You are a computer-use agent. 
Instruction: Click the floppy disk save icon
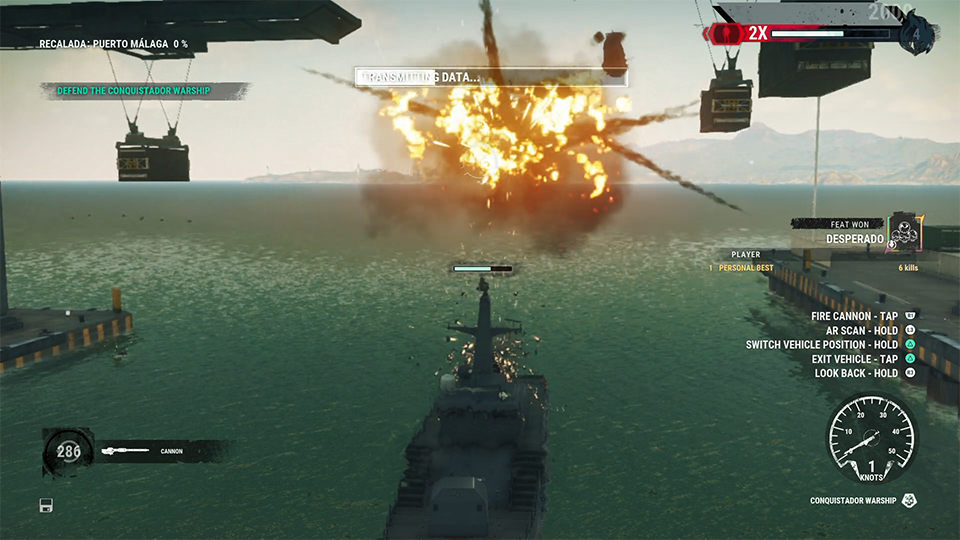tap(46, 504)
